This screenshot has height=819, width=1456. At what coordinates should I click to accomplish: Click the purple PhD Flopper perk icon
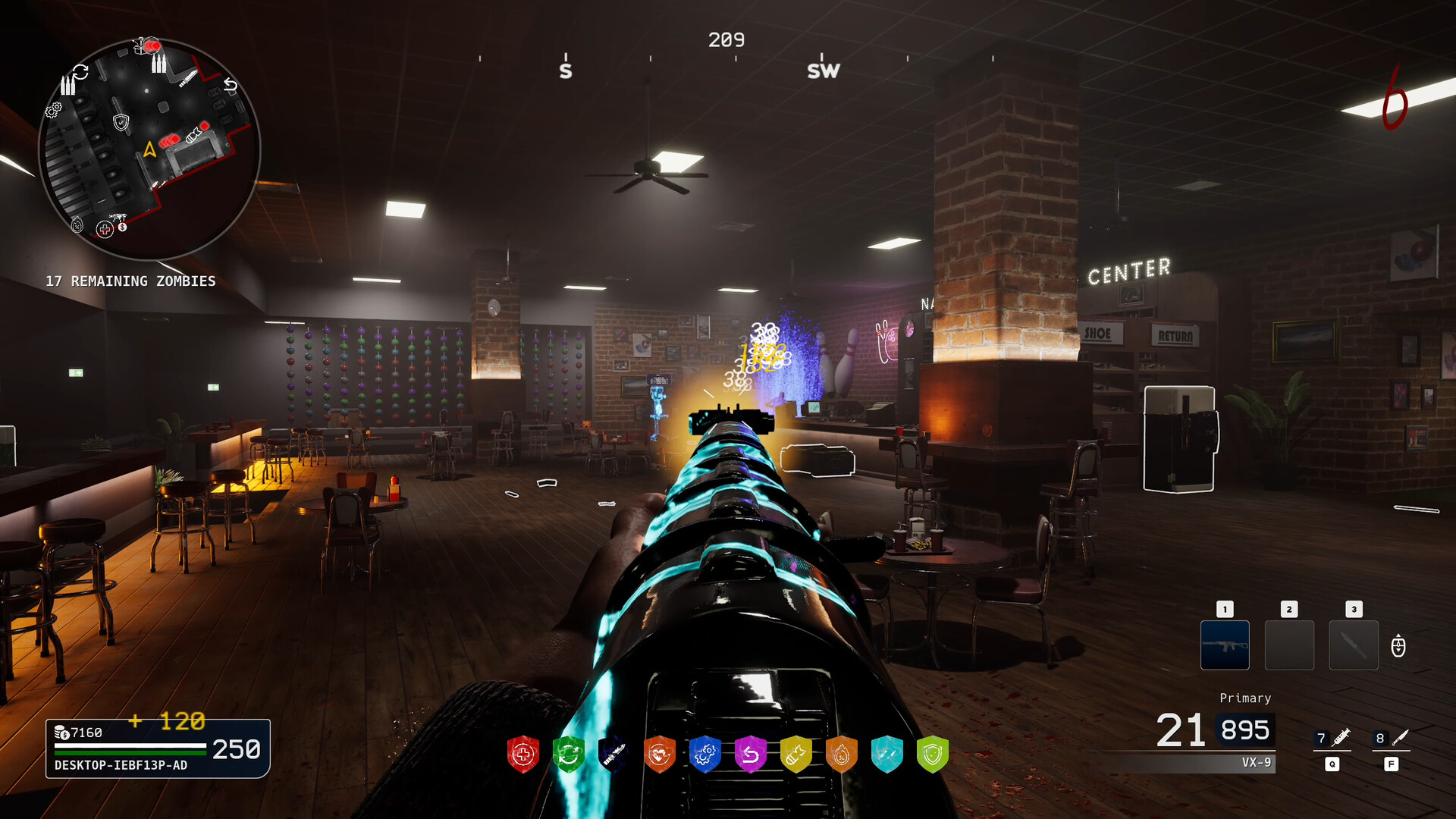click(751, 755)
